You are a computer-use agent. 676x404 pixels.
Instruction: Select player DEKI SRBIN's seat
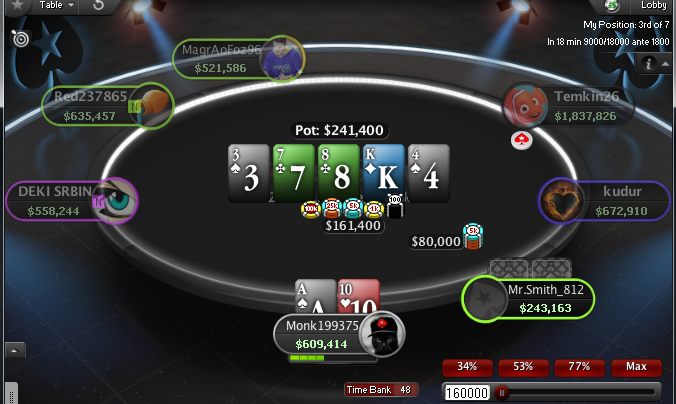tap(70, 200)
